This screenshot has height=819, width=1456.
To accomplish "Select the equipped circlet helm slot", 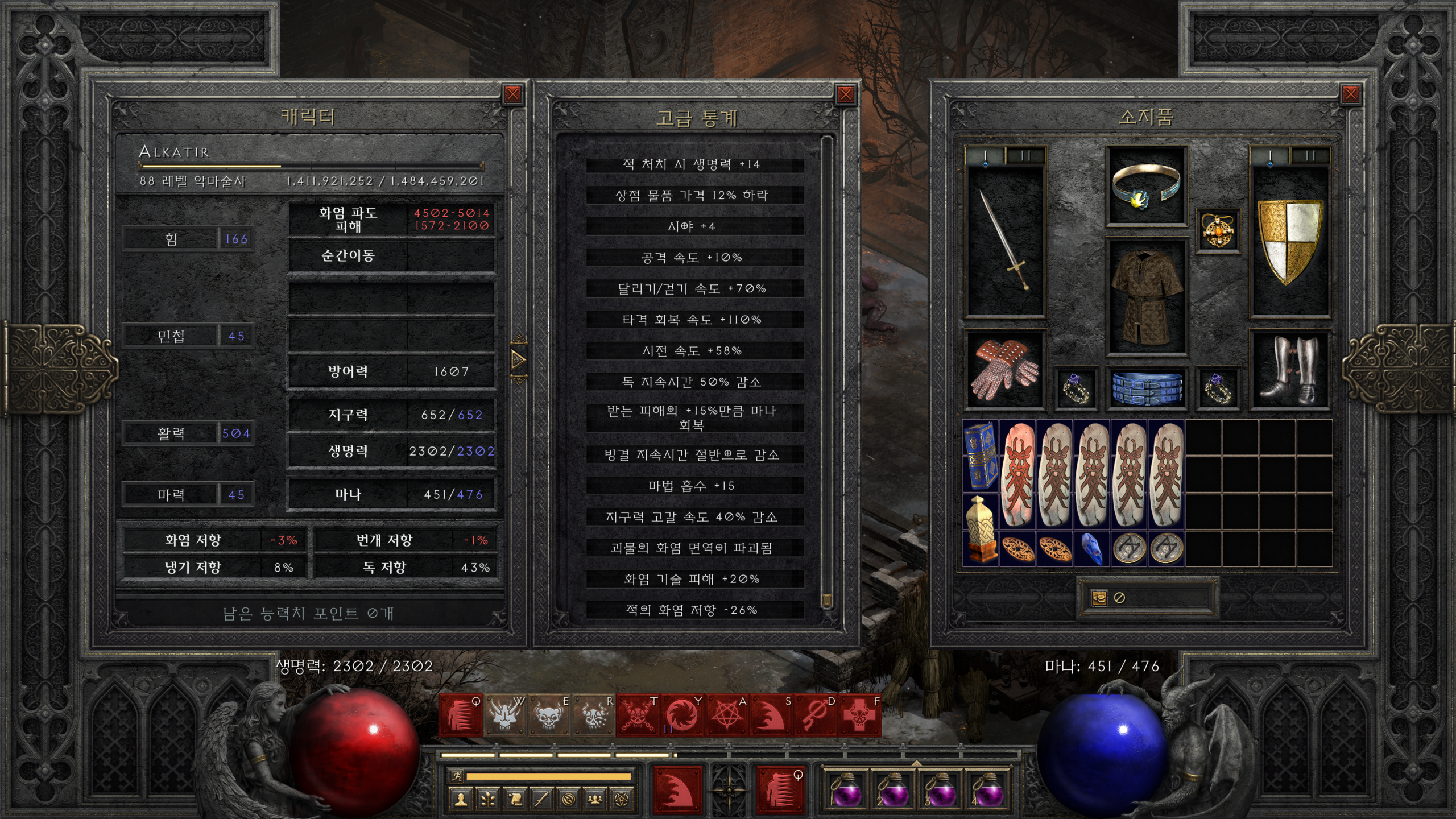I will [x=1145, y=186].
